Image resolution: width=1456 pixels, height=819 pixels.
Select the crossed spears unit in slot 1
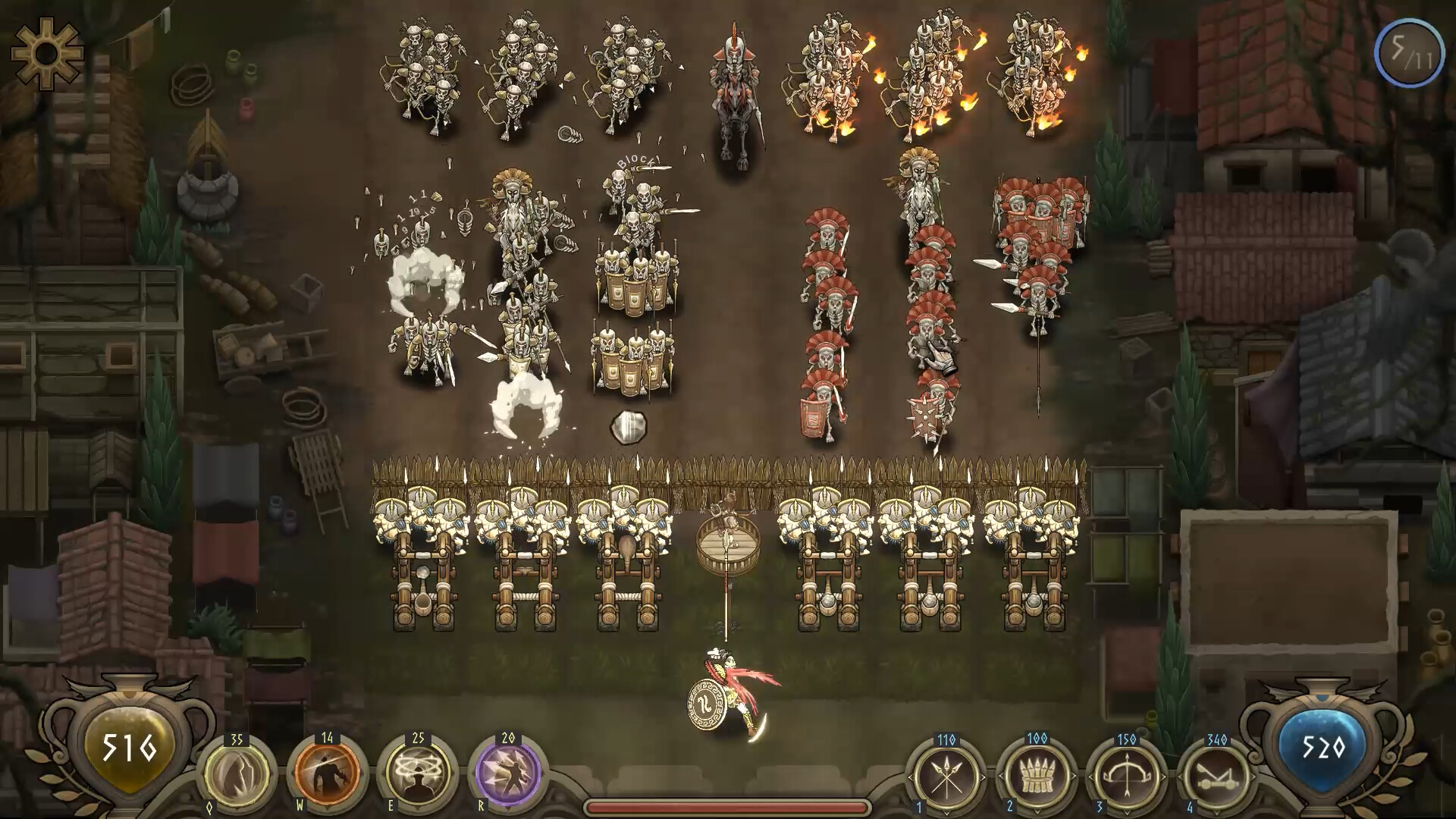point(946,777)
